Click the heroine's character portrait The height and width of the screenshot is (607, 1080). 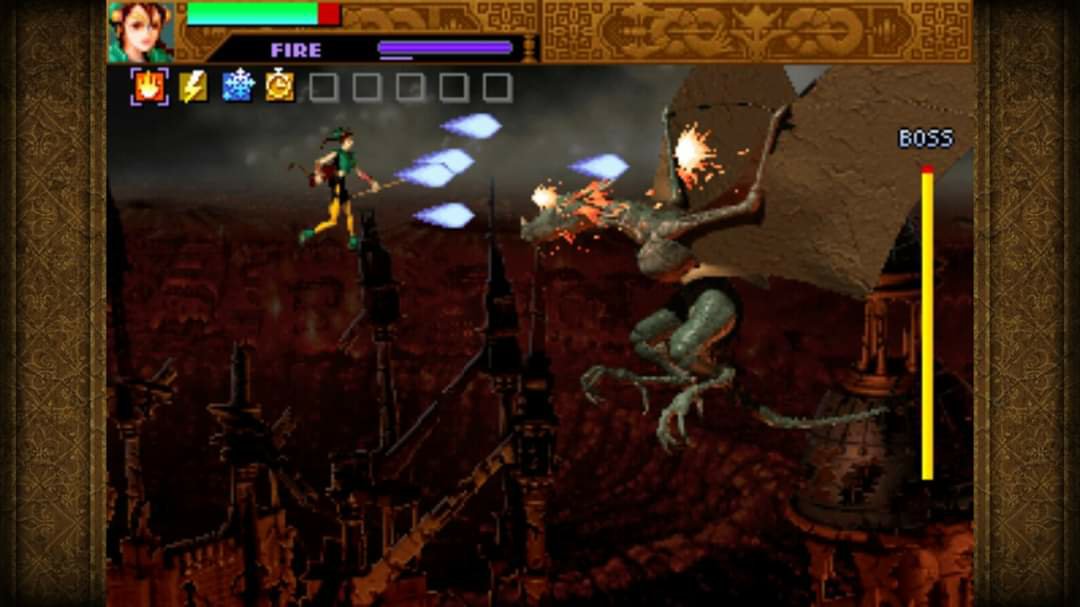click(141, 32)
